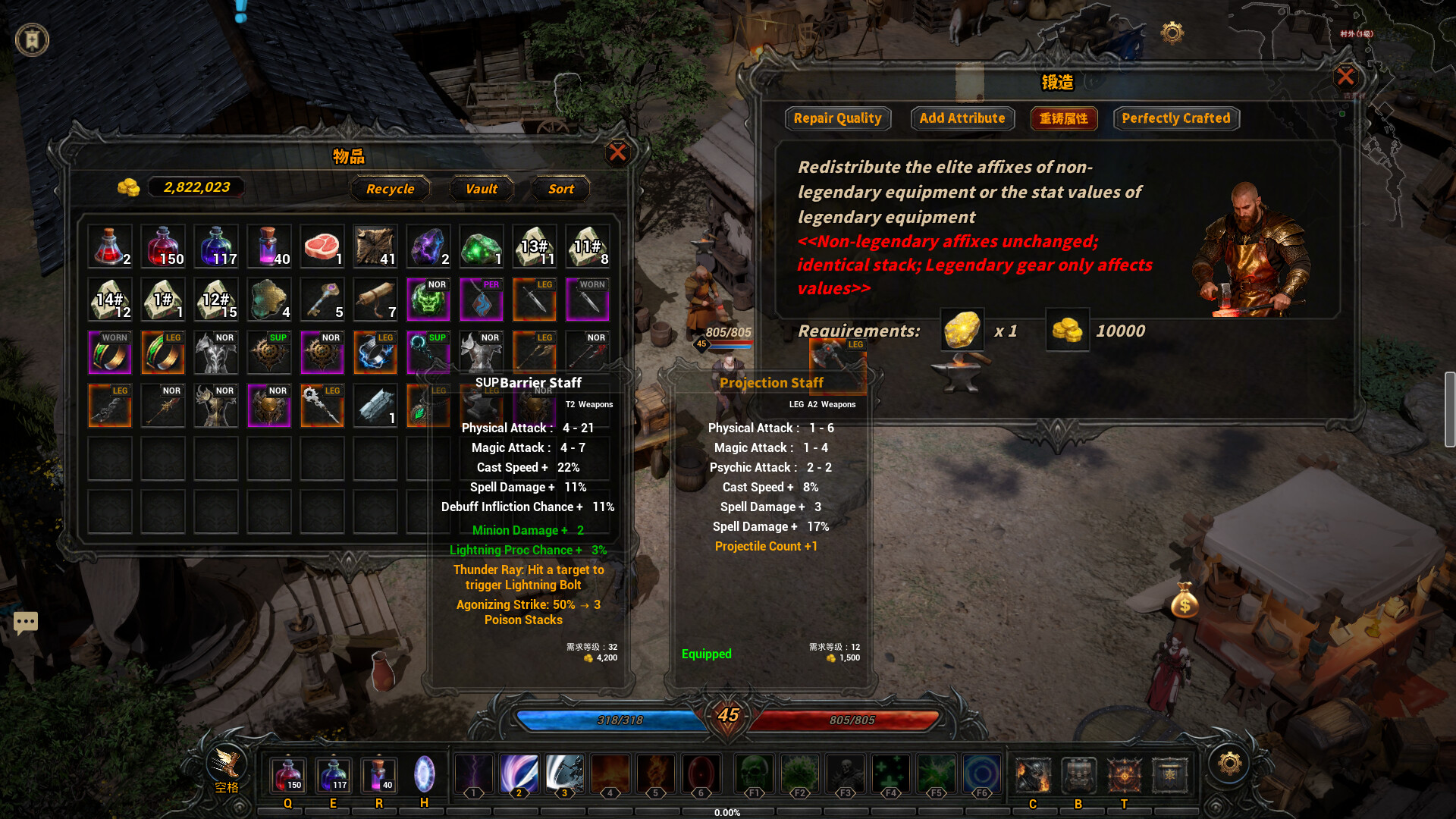Switch to the Add Attribute tab
The image size is (1456, 819).
pos(962,118)
